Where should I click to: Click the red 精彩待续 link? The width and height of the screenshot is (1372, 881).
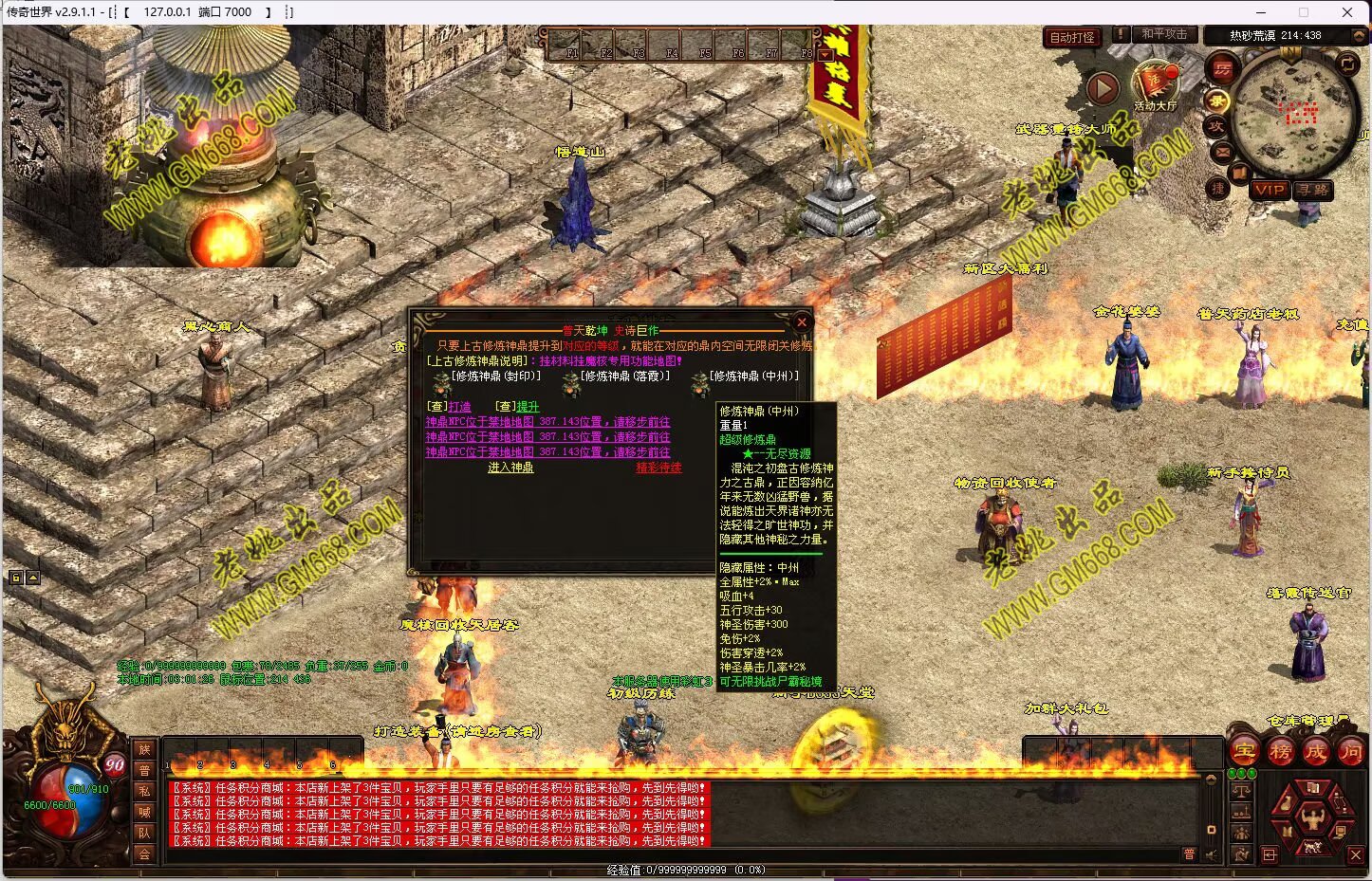click(x=658, y=468)
